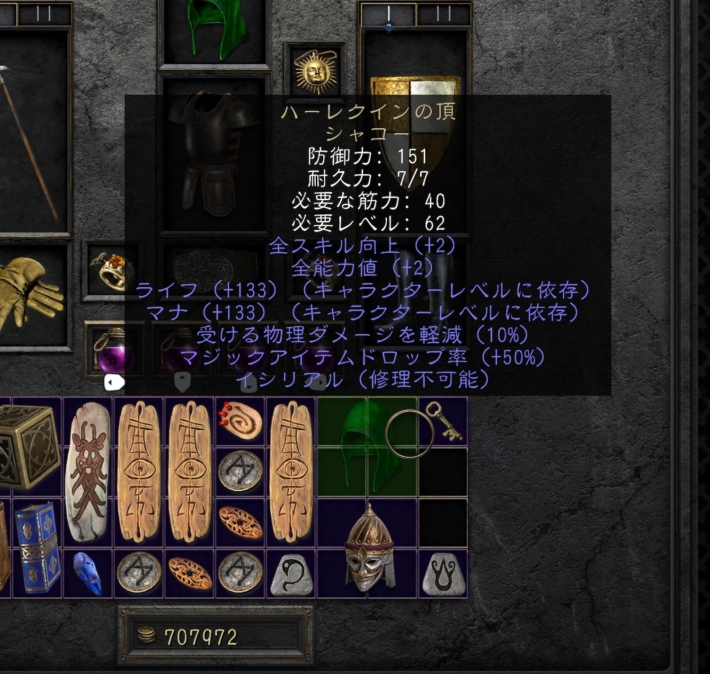
Task: Pick up the small blue charm
Action: [88, 573]
